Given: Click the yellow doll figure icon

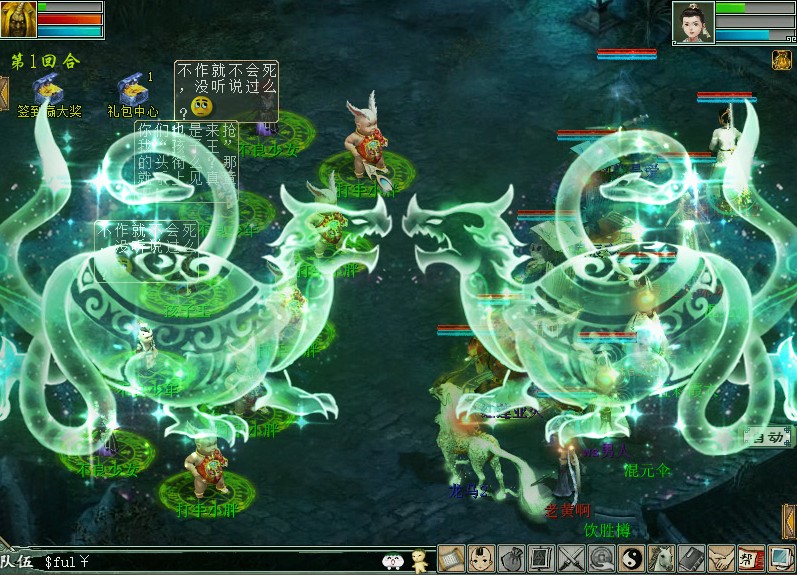Looking at the screenshot, I should point(420,561).
